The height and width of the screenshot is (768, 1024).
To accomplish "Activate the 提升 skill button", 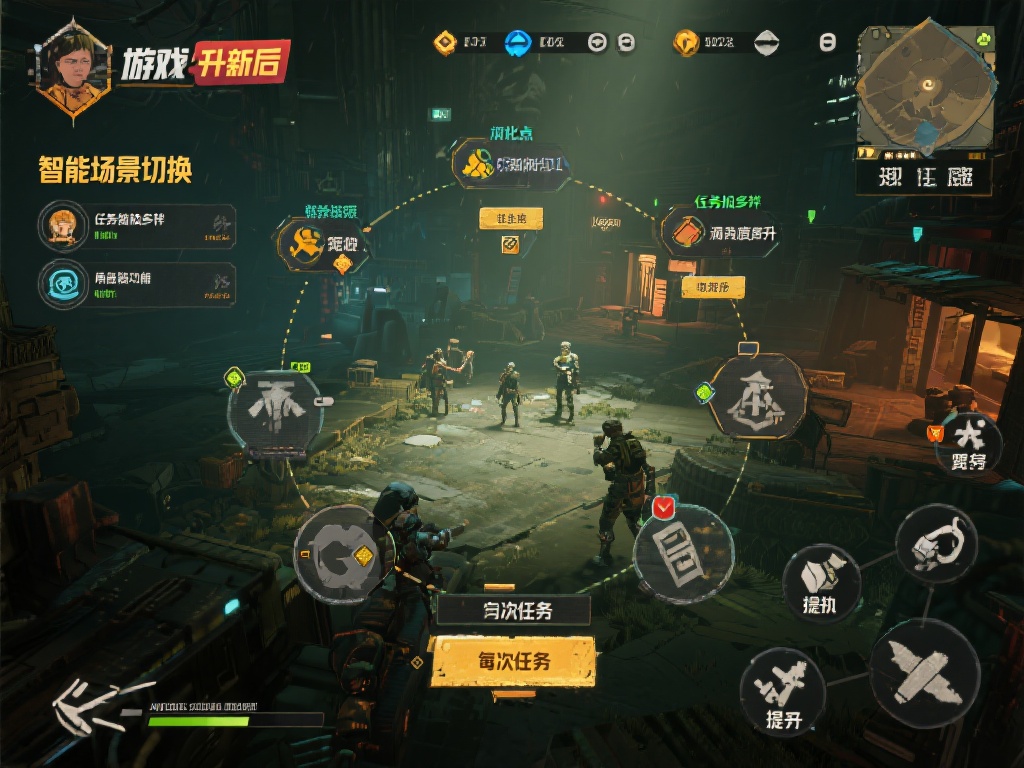I will [782, 692].
